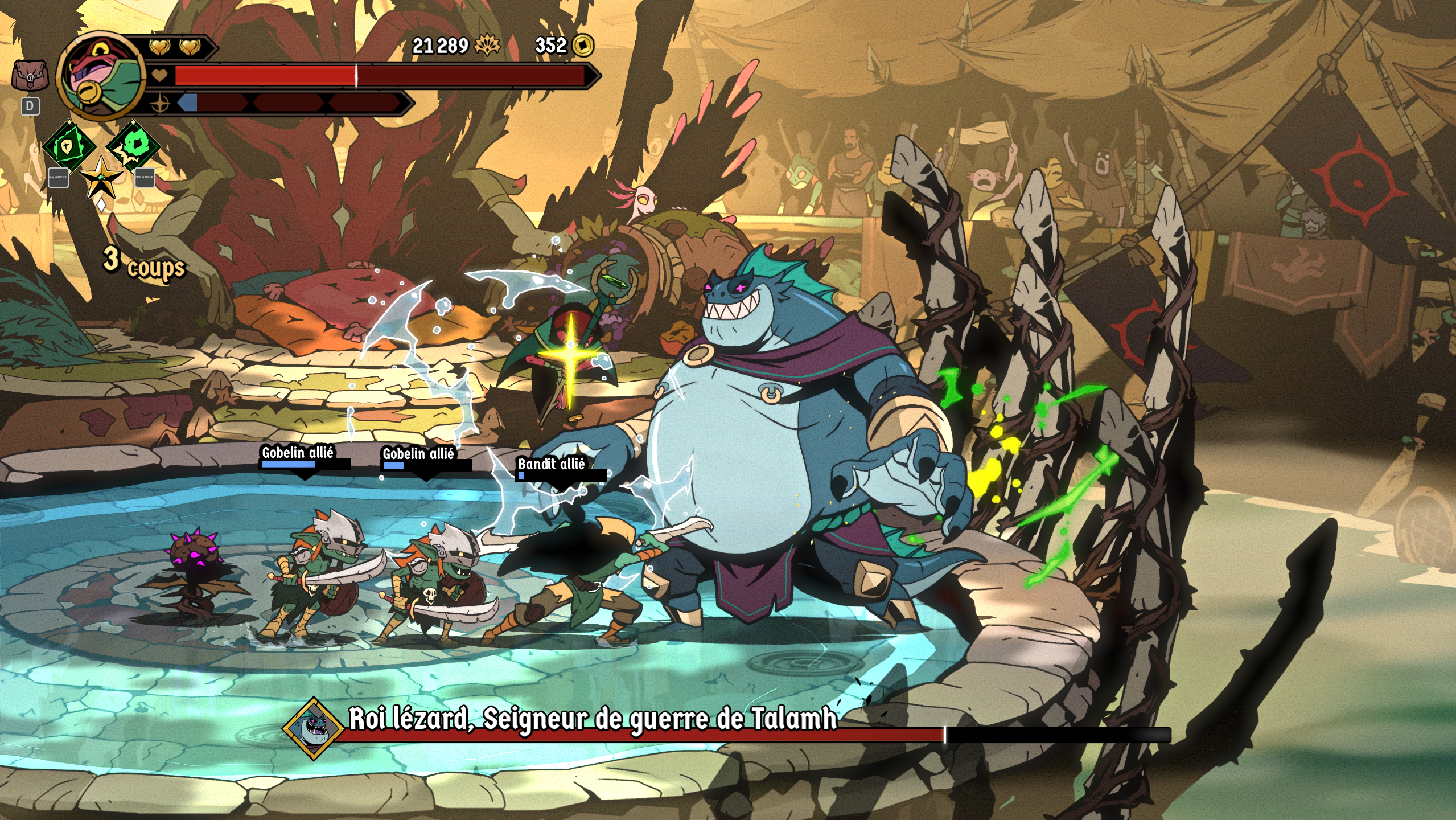Click the Roi lézard boss portrait
1456x820 pixels.
313,728
